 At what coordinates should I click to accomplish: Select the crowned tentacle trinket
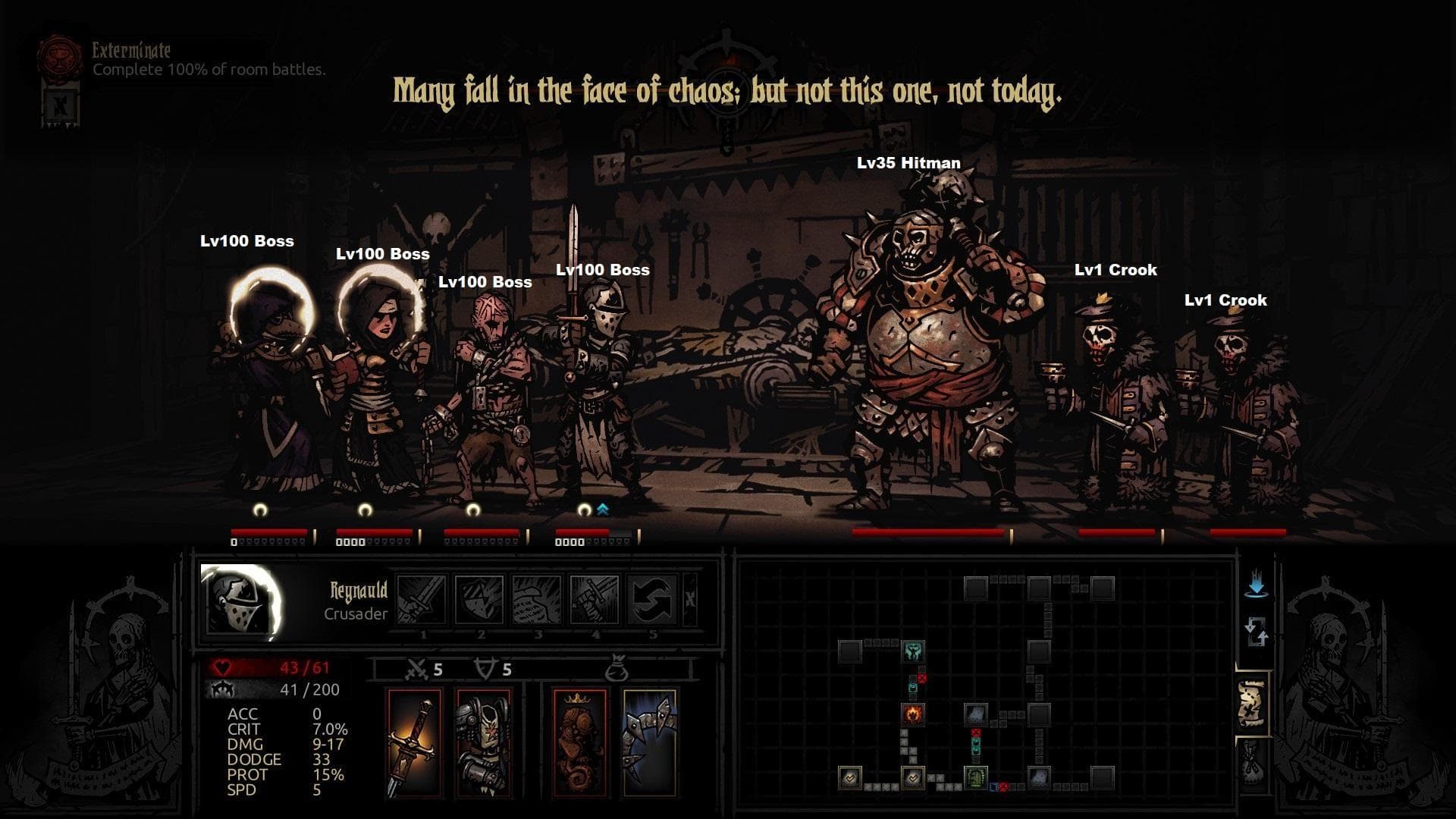(580, 742)
